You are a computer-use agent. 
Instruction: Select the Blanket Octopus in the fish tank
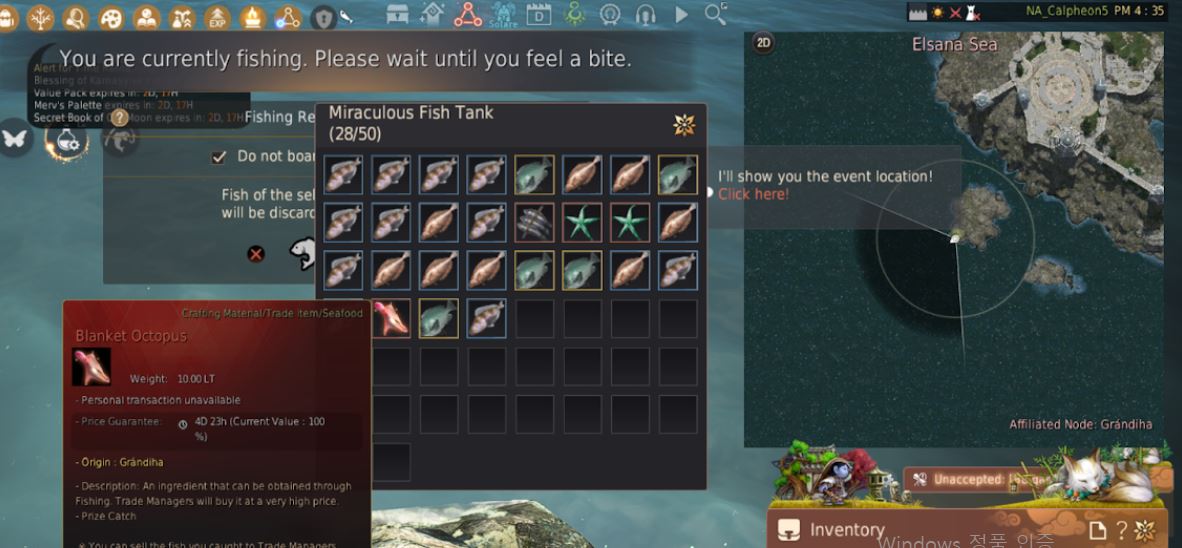pos(390,318)
